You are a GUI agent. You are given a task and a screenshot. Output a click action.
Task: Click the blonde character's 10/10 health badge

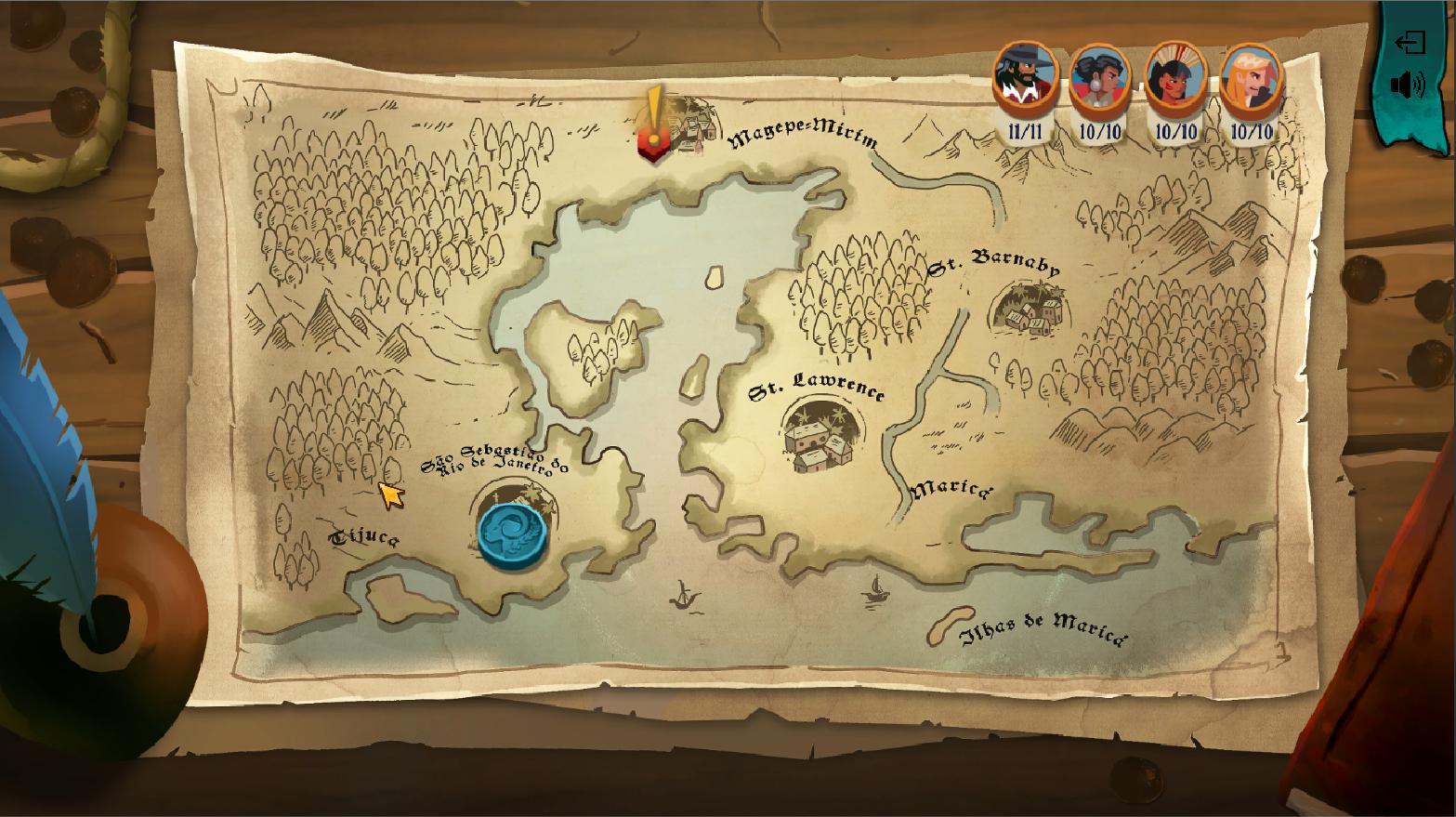(1250, 131)
